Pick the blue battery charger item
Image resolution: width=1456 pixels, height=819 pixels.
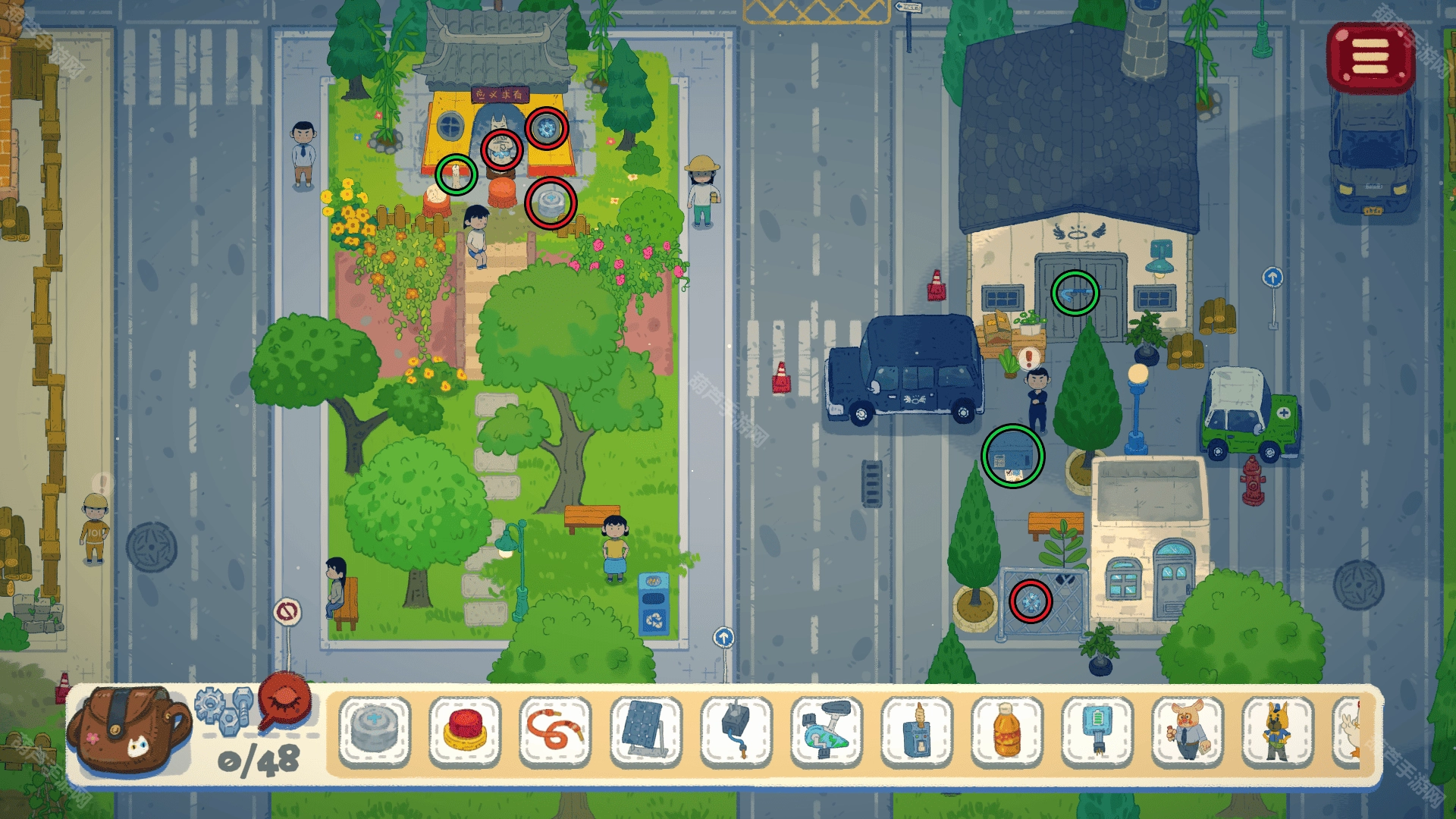[1097, 731]
